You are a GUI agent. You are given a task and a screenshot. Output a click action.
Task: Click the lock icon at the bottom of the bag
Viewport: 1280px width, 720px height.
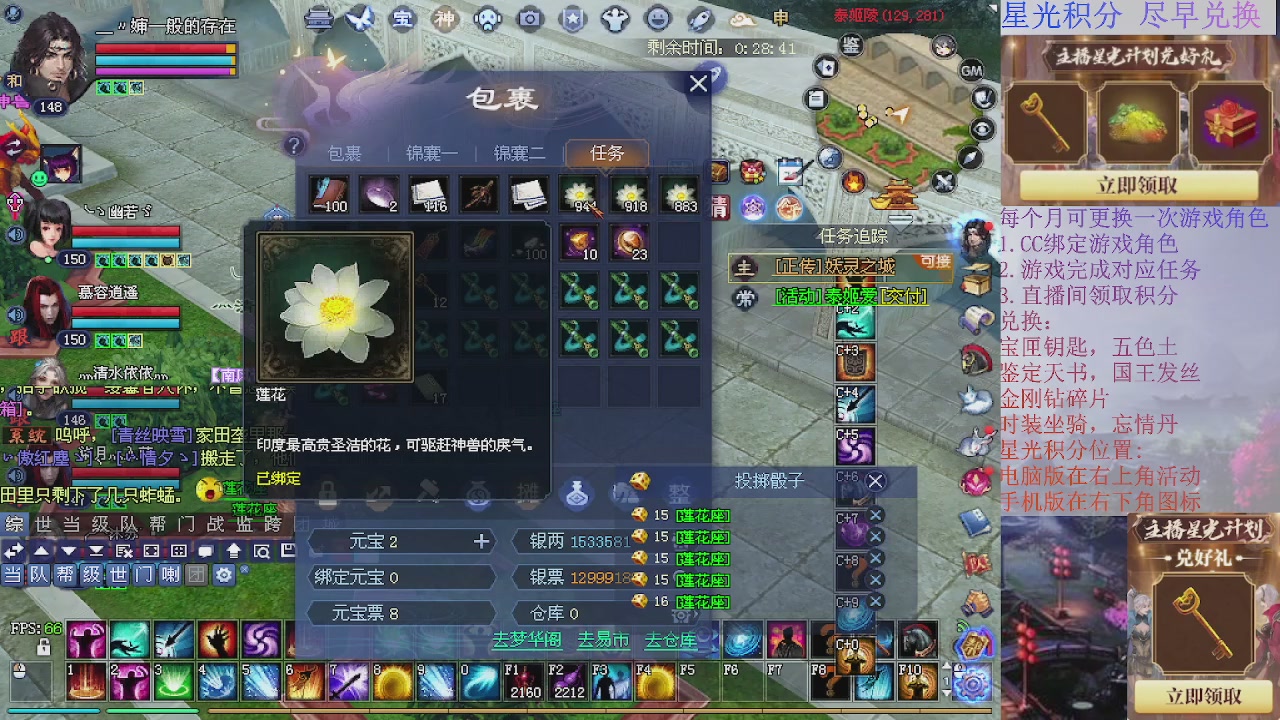click(x=328, y=491)
